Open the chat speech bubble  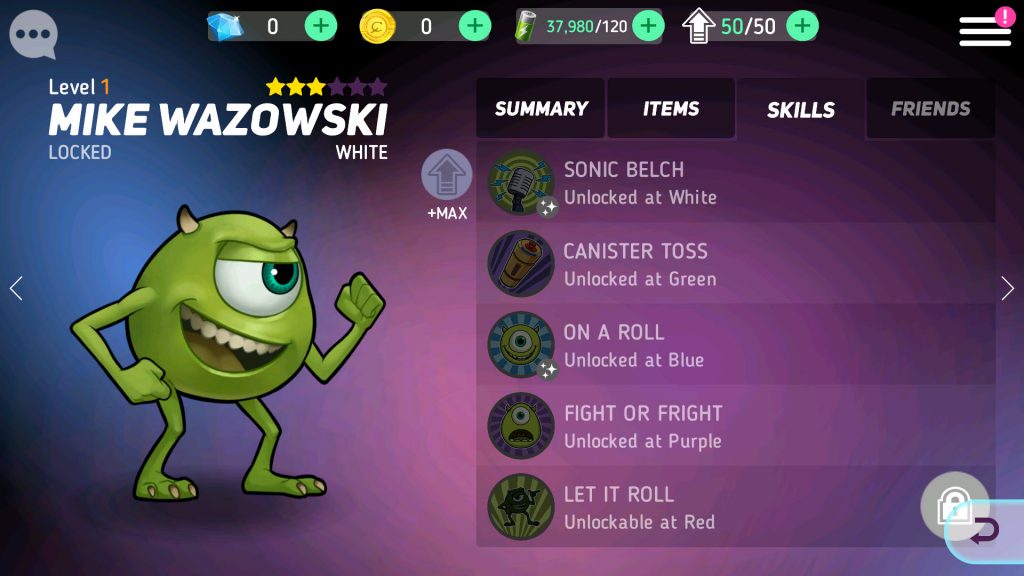point(33,34)
